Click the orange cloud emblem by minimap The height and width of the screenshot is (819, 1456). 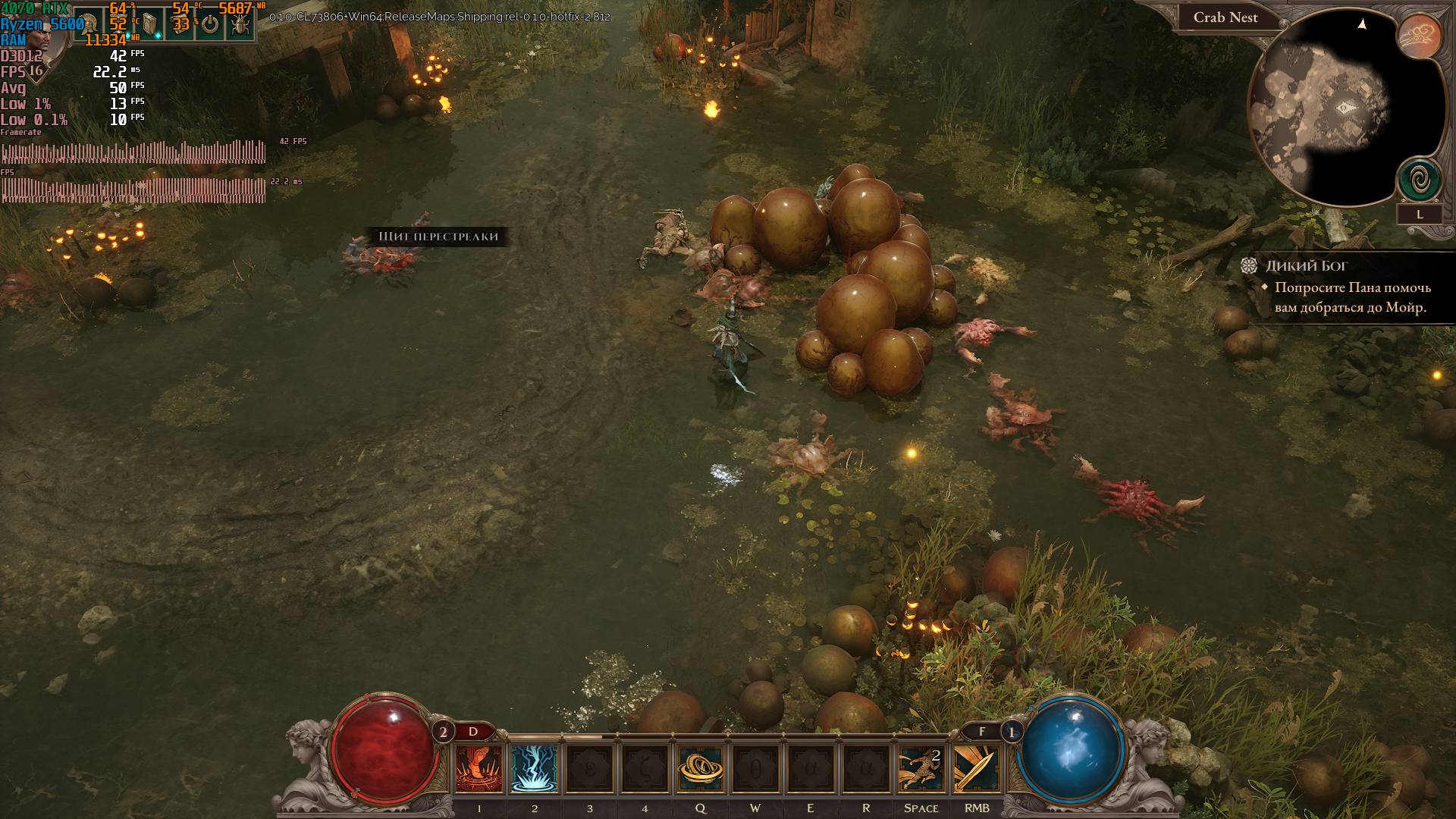pyautogui.click(x=1418, y=36)
